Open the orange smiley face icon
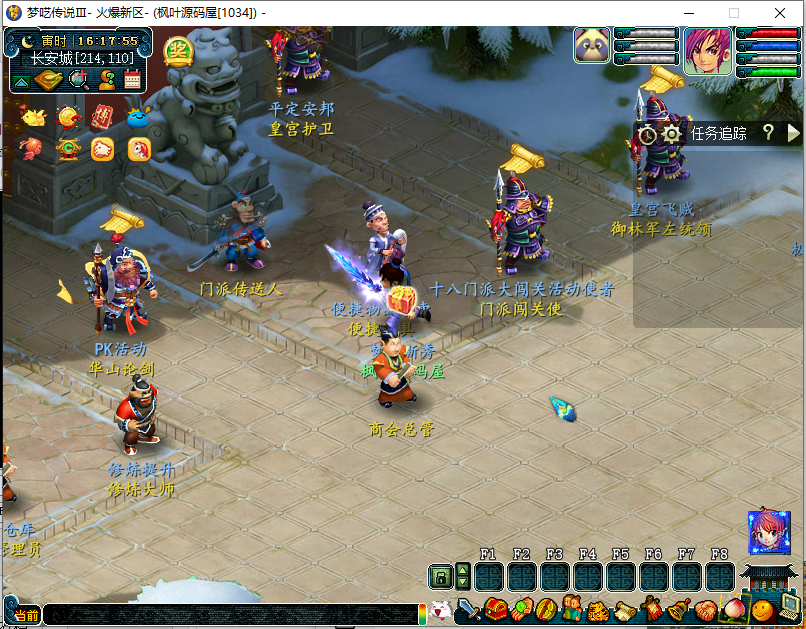The height and width of the screenshot is (629, 806). point(762,609)
